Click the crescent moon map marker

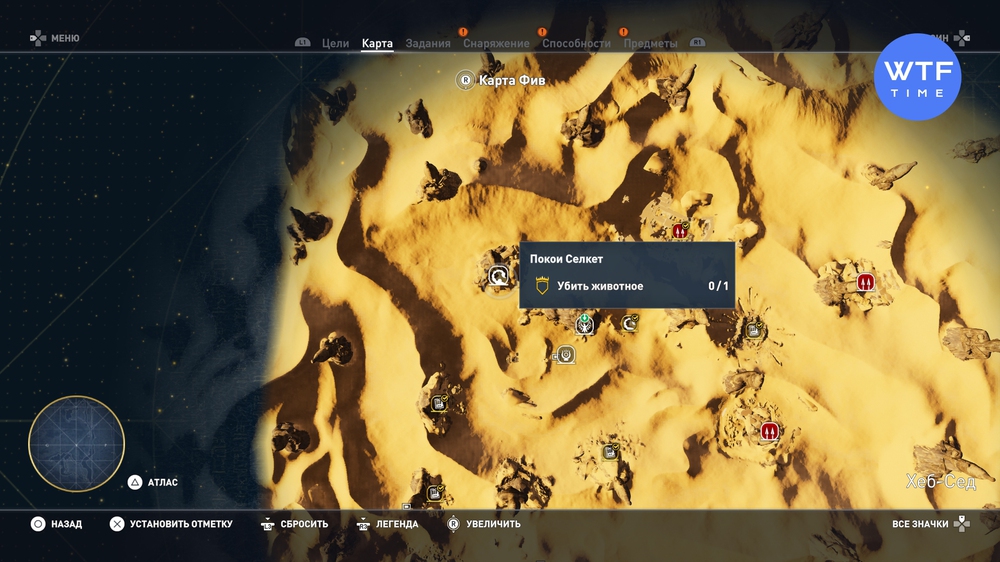[630, 322]
